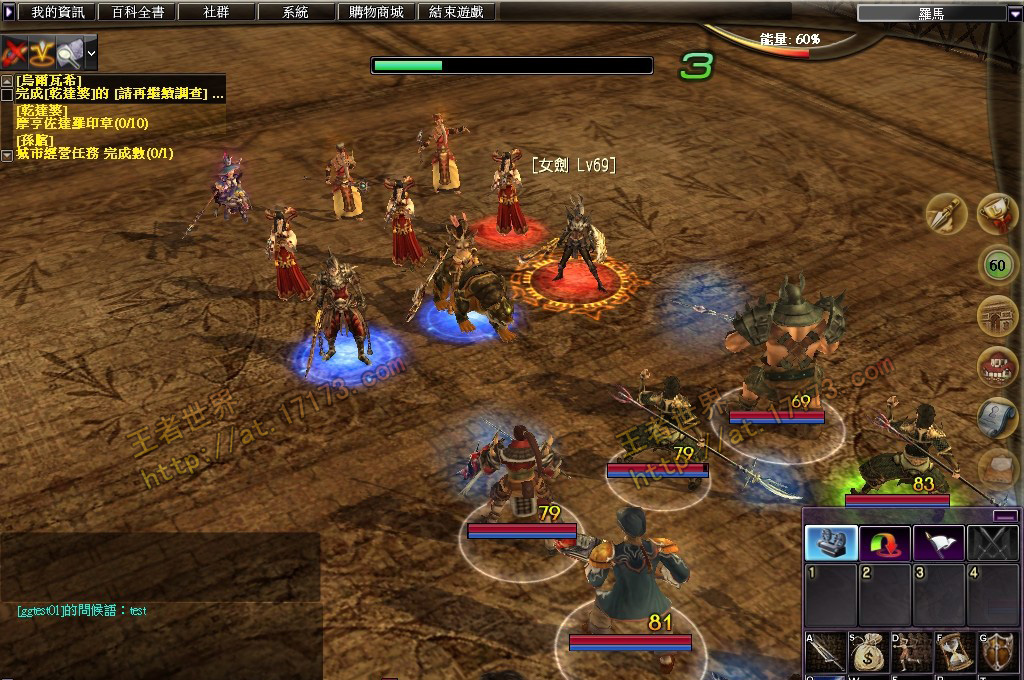This screenshot has height=680, width=1024.
Task: Open the 百科全書 encyclopedia menu
Action: click(x=137, y=12)
